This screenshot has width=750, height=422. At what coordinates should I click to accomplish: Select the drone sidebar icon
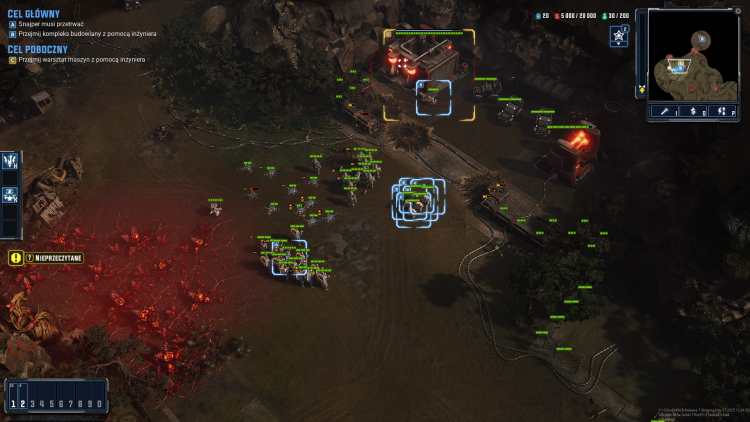tap(10, 195)
